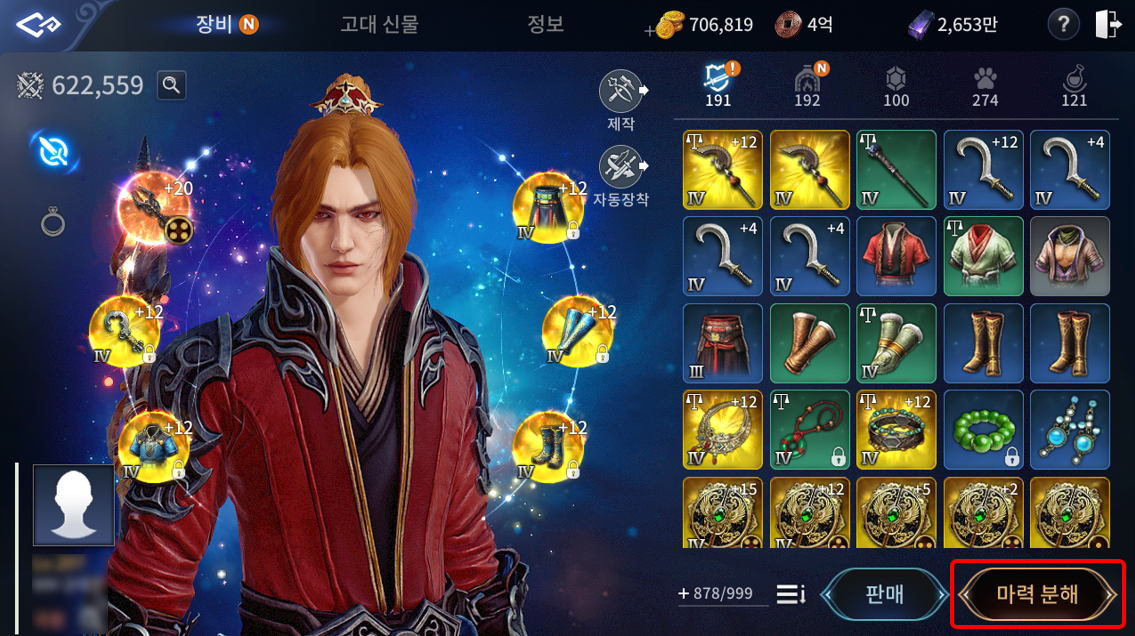Select the character portrait thumbnail
1135x636 pixels.
[x=73, y=504]
